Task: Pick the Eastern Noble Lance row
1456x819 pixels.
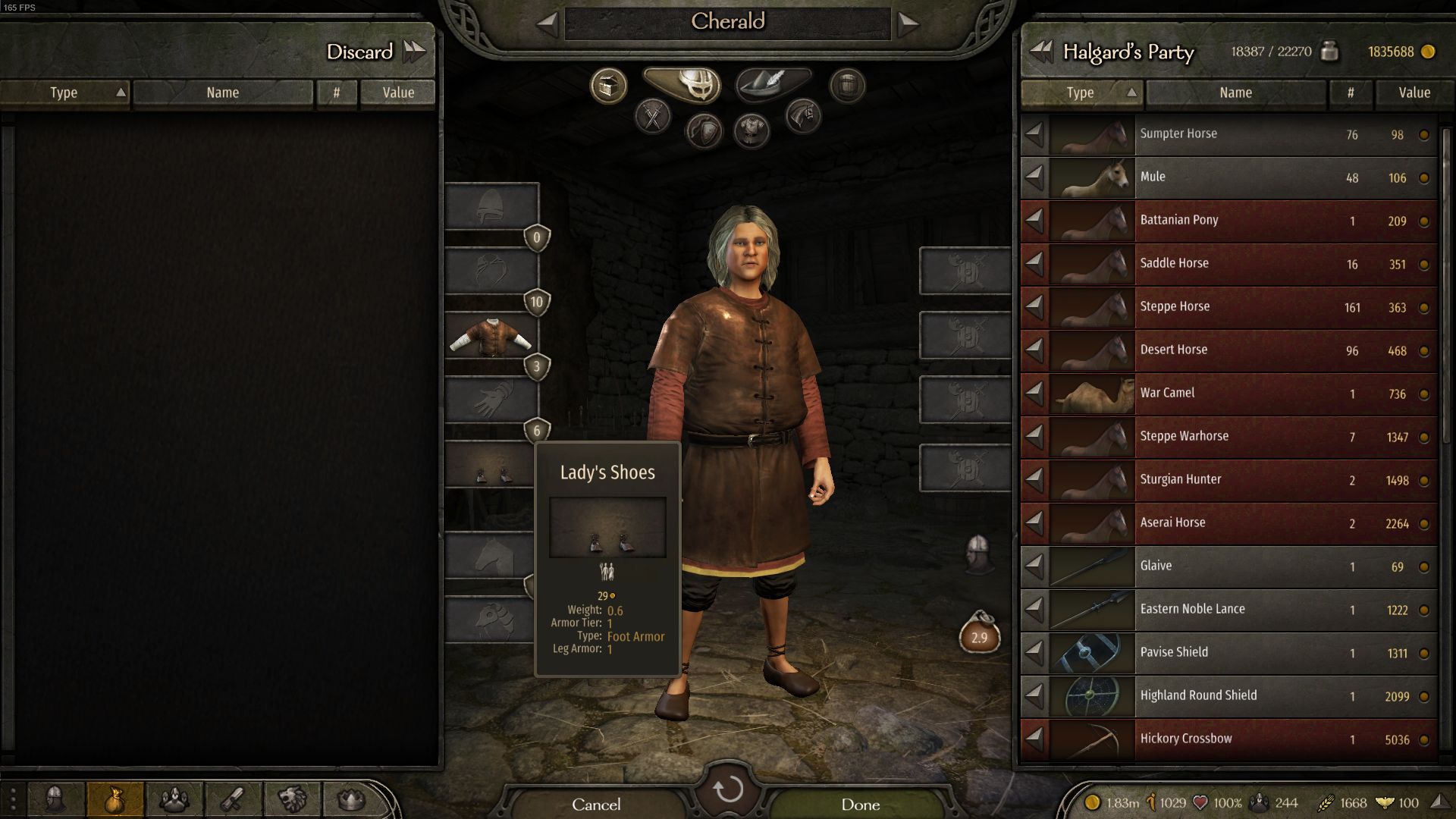Action: (1228, 610)
